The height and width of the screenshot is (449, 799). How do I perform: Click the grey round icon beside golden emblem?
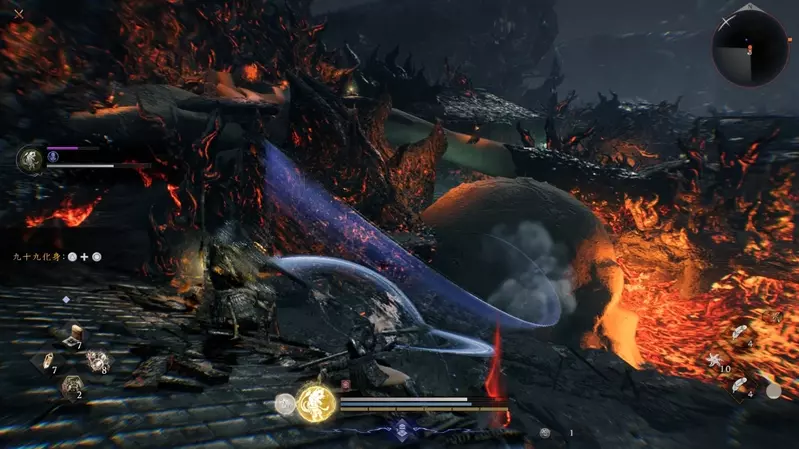284,404
